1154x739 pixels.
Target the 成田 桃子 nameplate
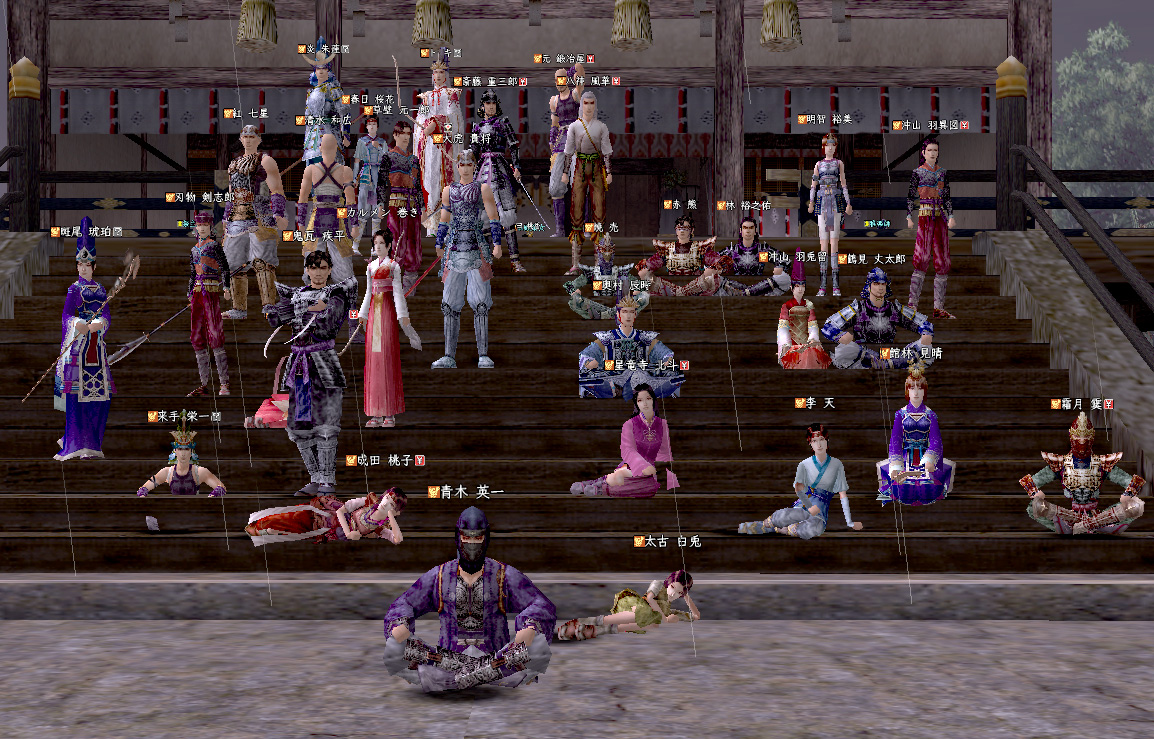[384, 460]
